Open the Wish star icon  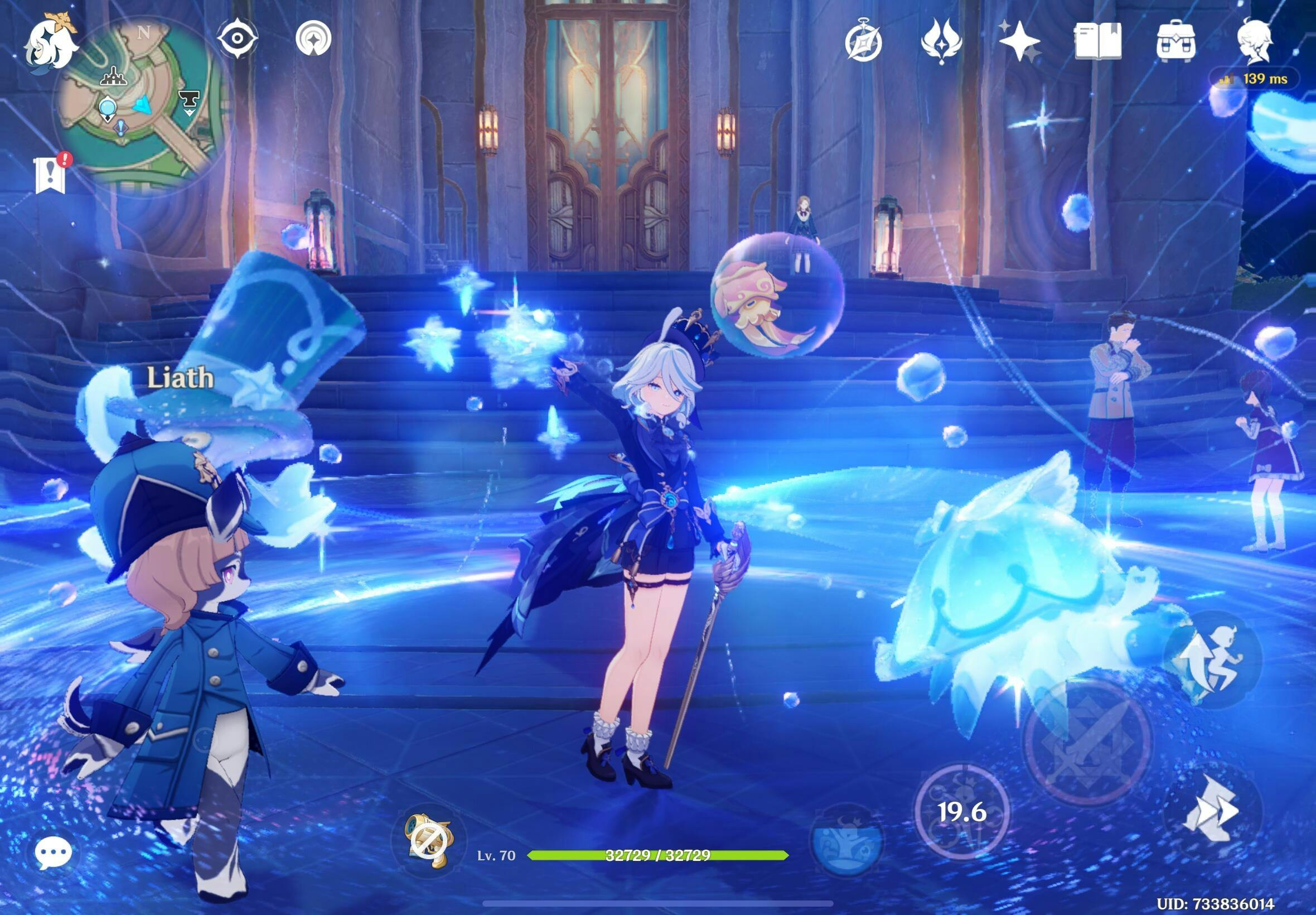pos(1019,41)
